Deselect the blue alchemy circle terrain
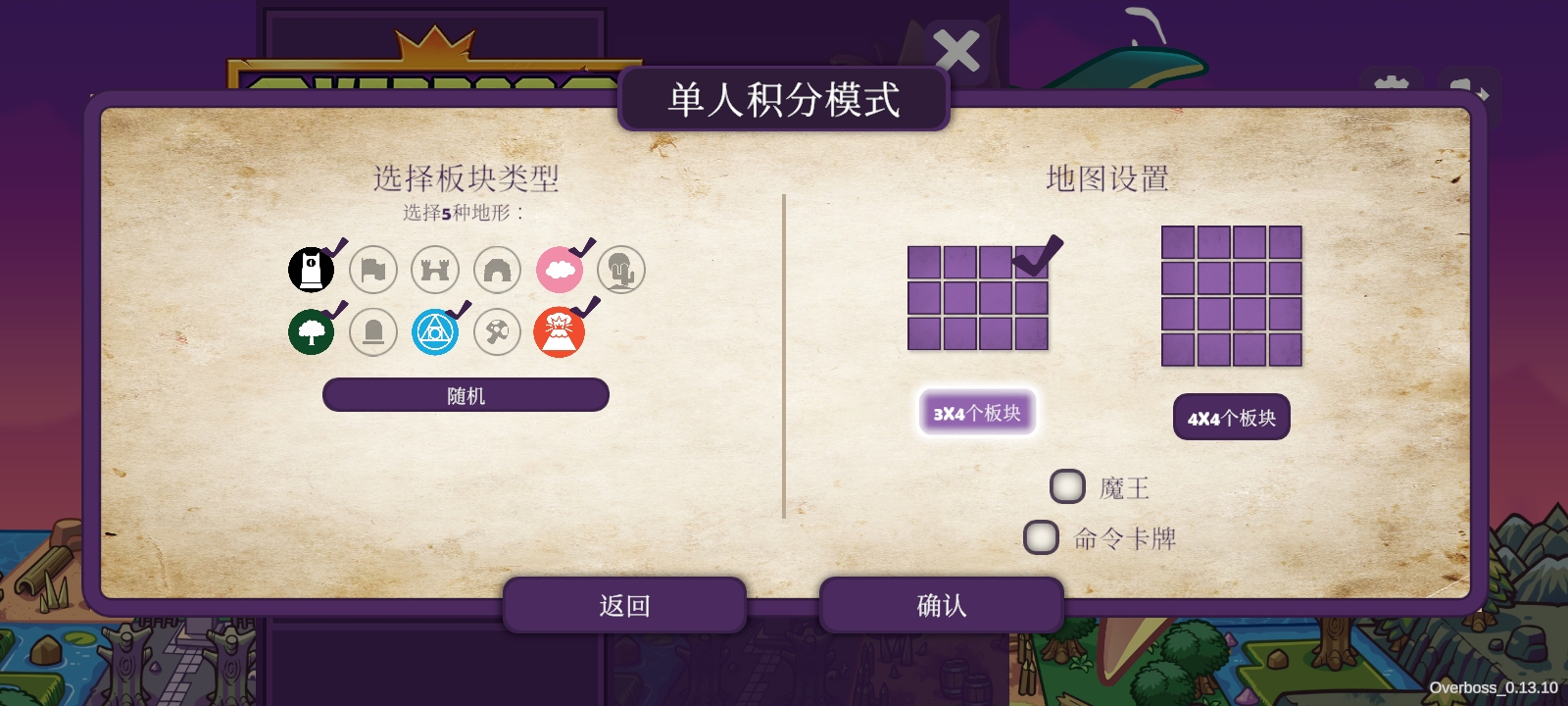 click(435, 331)
